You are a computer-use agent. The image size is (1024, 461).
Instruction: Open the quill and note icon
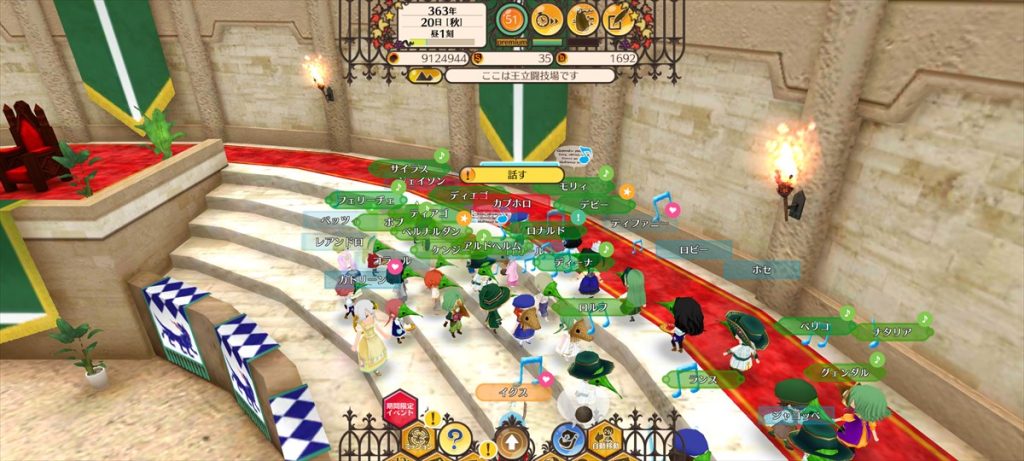620,18
